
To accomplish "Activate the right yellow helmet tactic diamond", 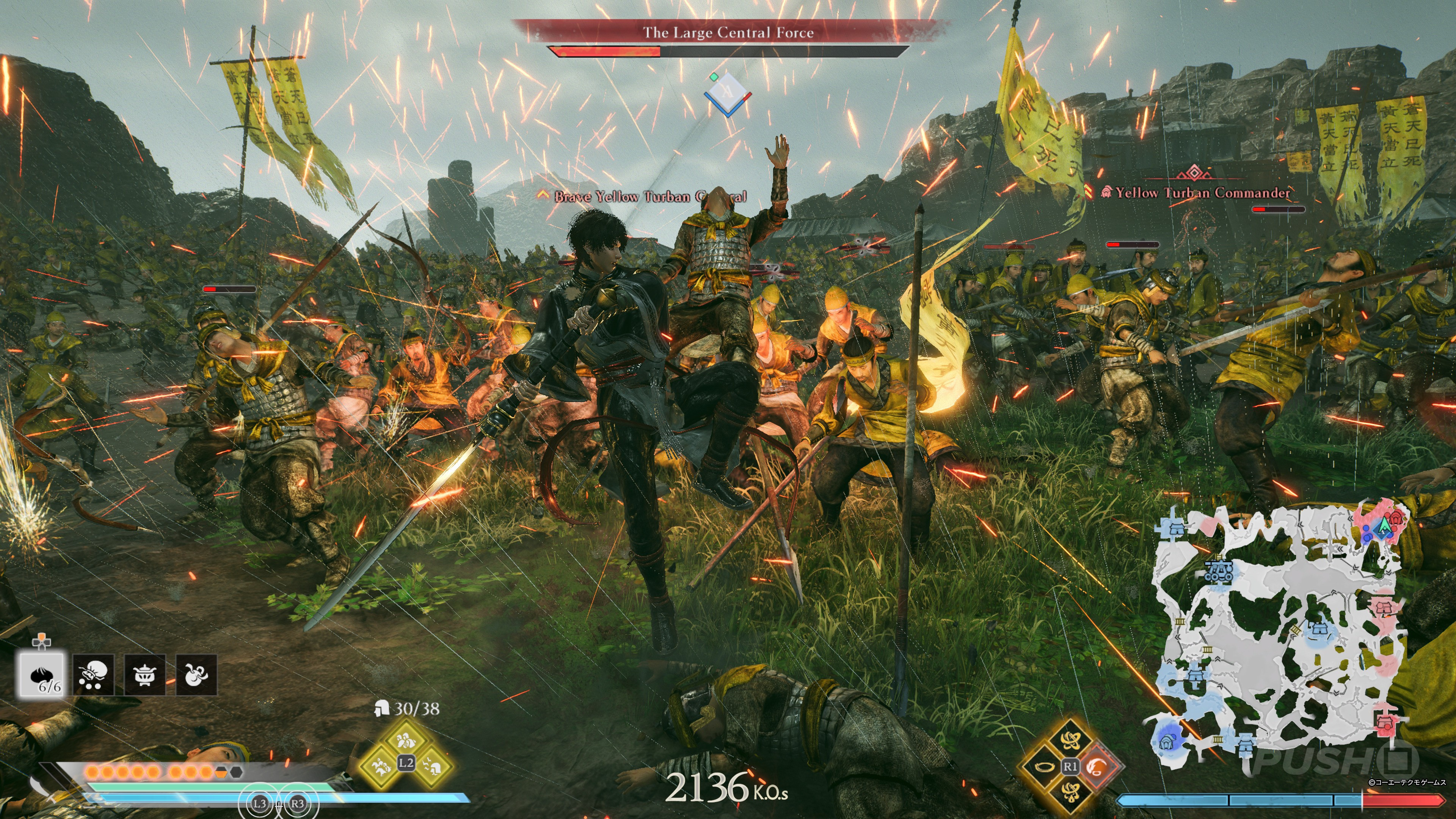I will [x=432, y=766].
